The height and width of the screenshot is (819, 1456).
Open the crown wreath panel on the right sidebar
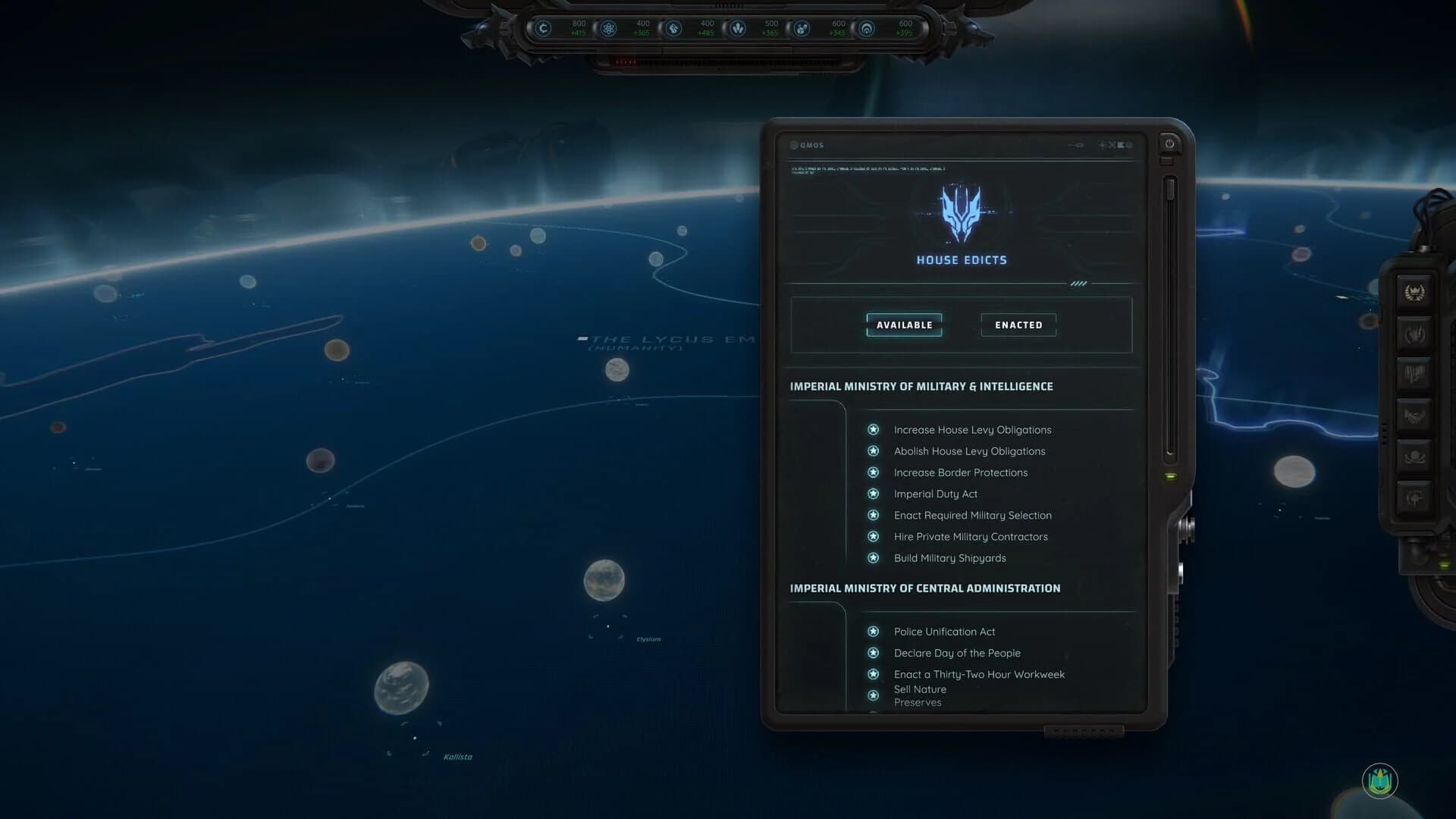1415,291
